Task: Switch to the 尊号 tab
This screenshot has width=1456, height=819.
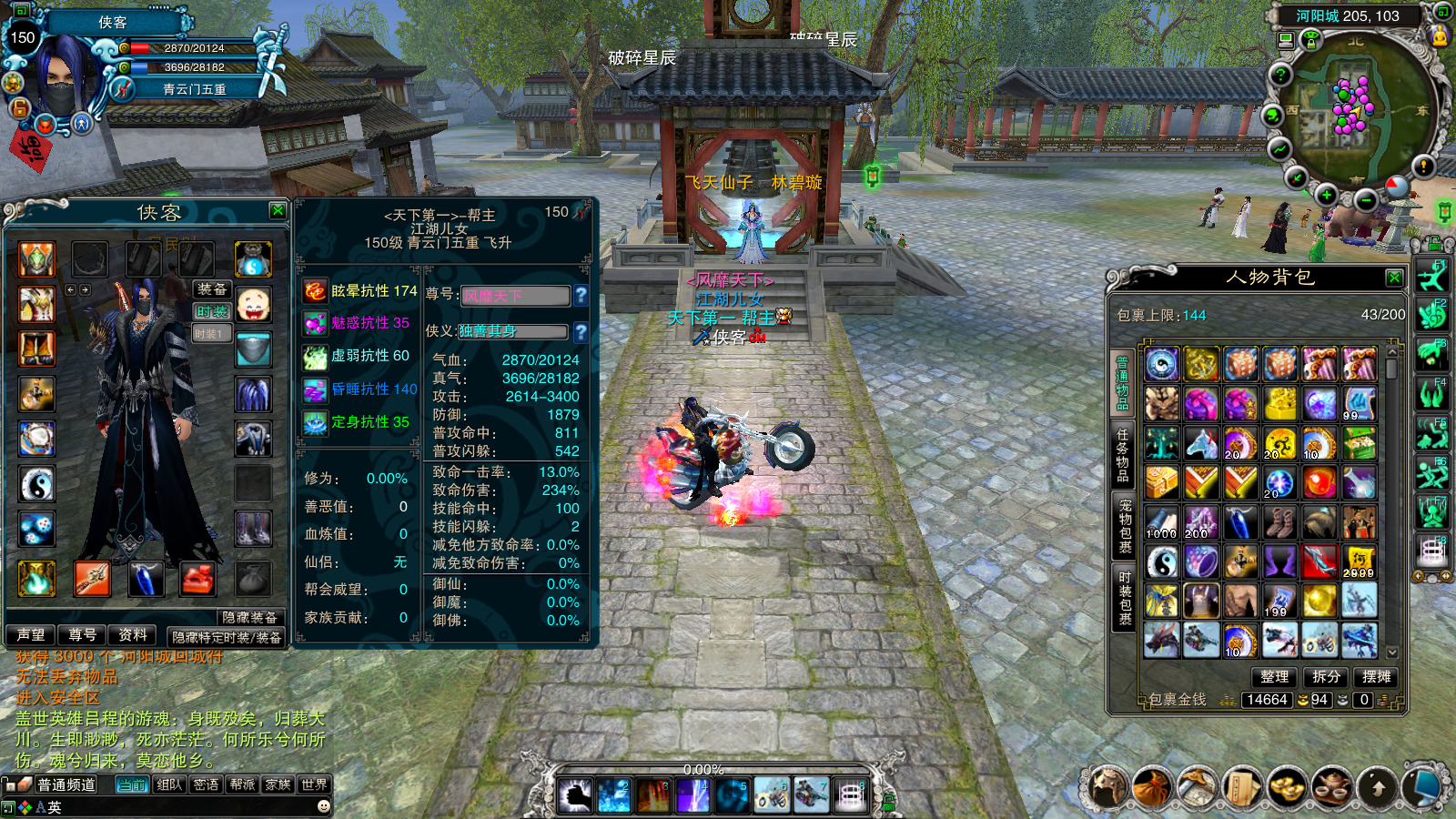Action: 82,635
